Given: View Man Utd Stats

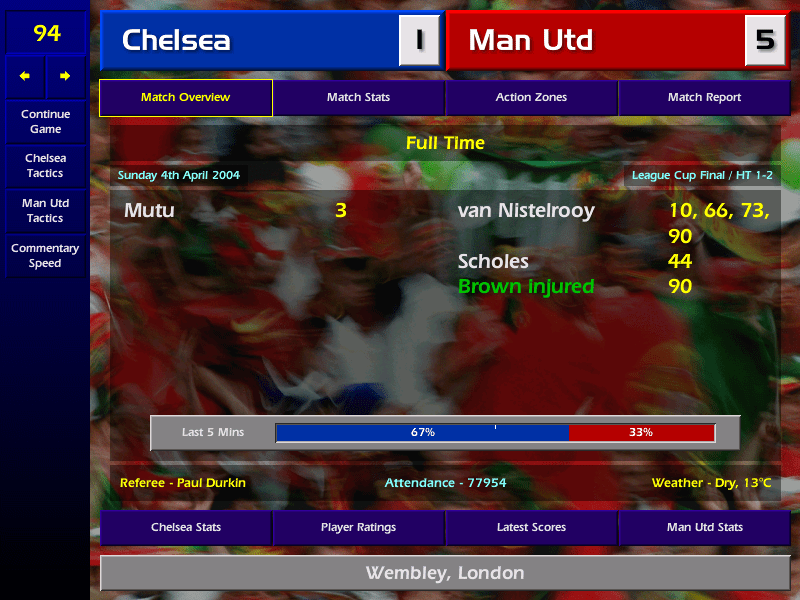Looking at the screenshot, I should (704, 527).
